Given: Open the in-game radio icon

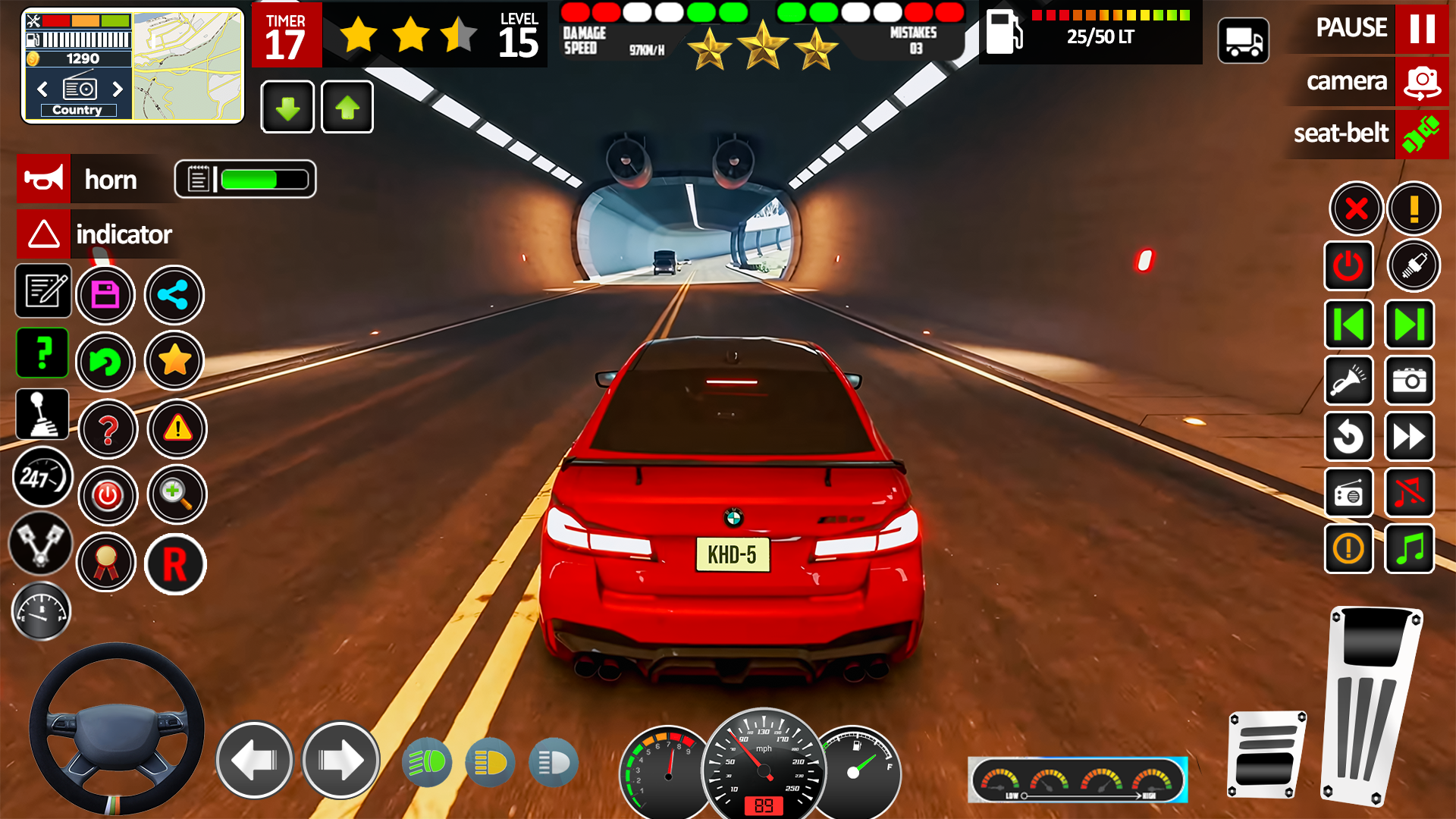Looking at the screenshot, I should pyautogui.click(x=1349, y=493).
